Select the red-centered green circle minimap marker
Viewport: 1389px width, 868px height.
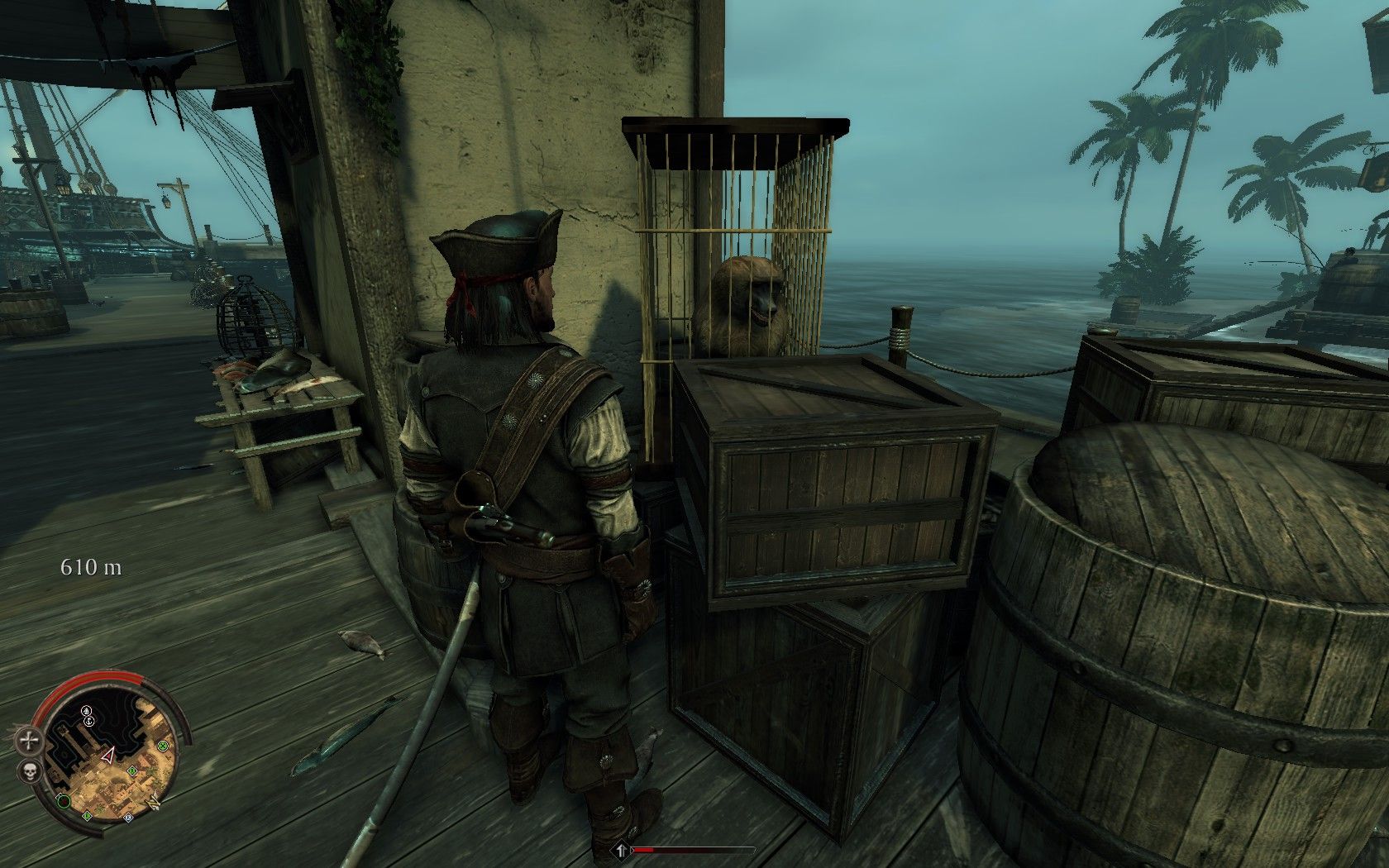tap(64, 800)
